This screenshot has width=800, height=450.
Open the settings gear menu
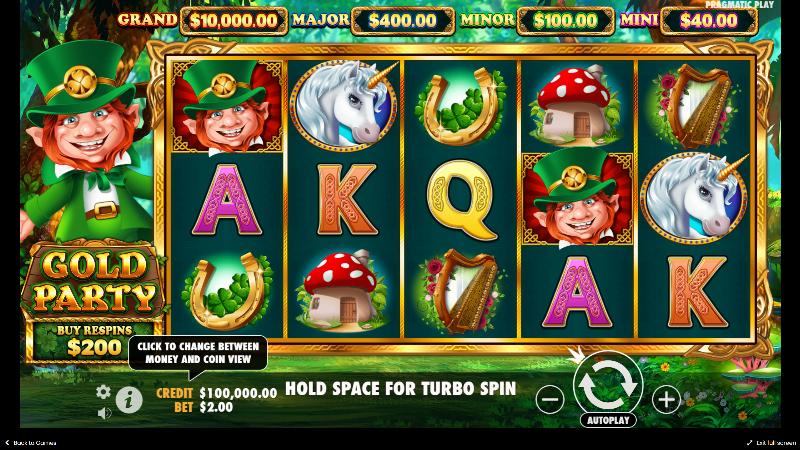[x=103, y=392]
